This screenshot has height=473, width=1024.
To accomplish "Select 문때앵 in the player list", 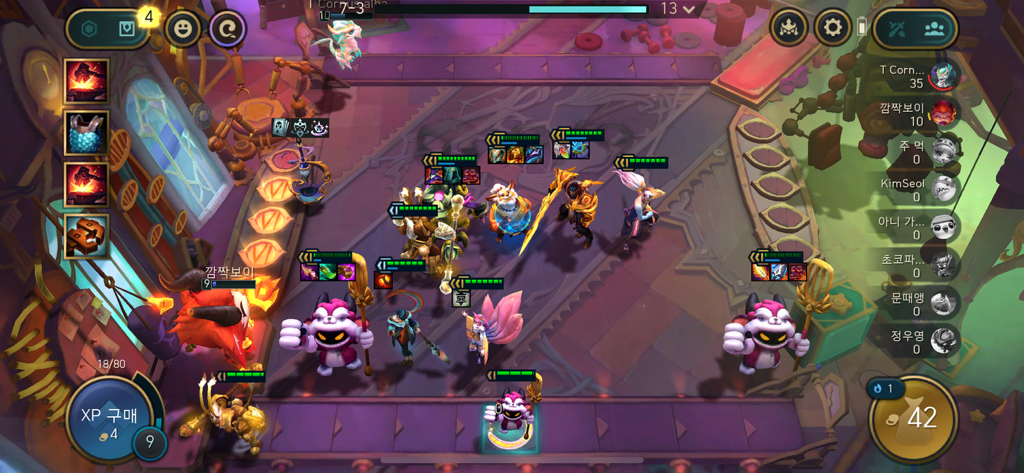I will (940, 304).
